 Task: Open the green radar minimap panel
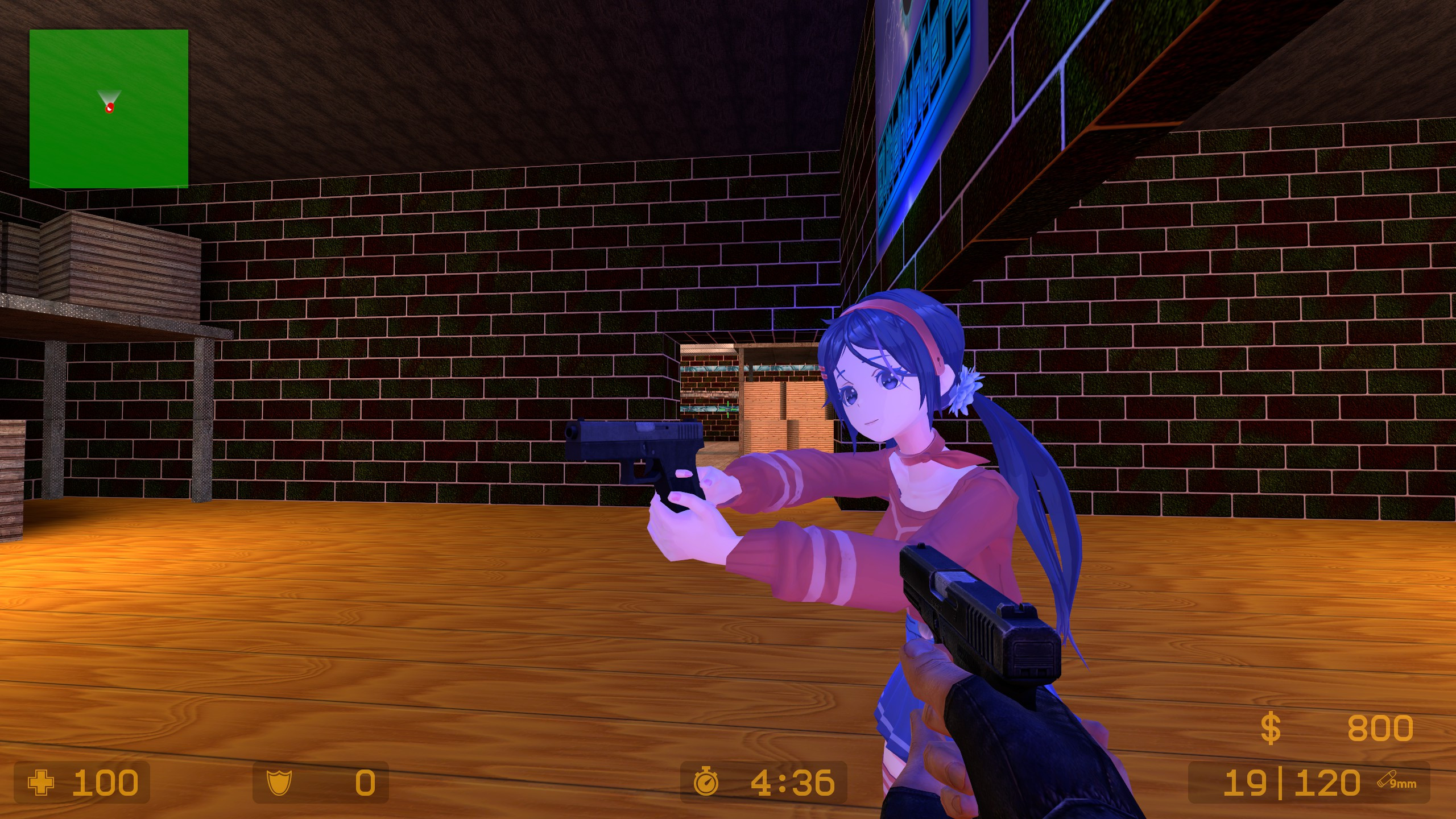click(x=108, y=108)
